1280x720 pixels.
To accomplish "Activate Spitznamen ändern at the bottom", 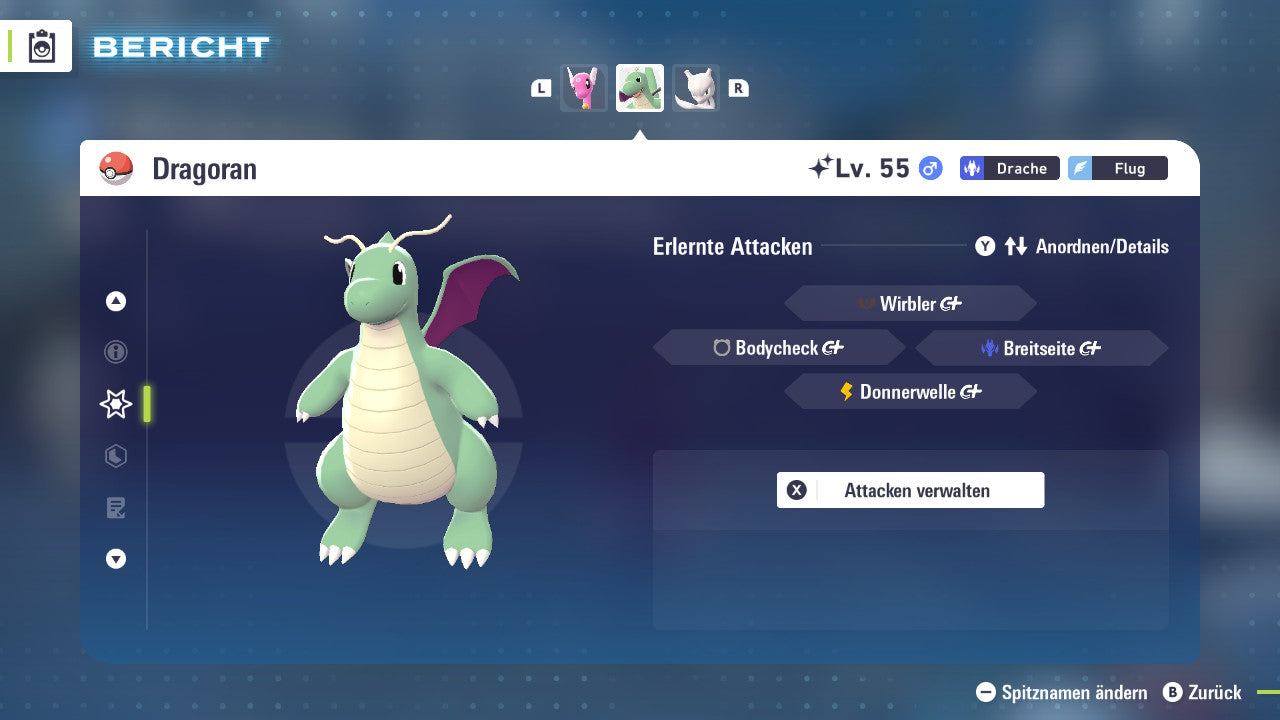I will point(1062,692).
